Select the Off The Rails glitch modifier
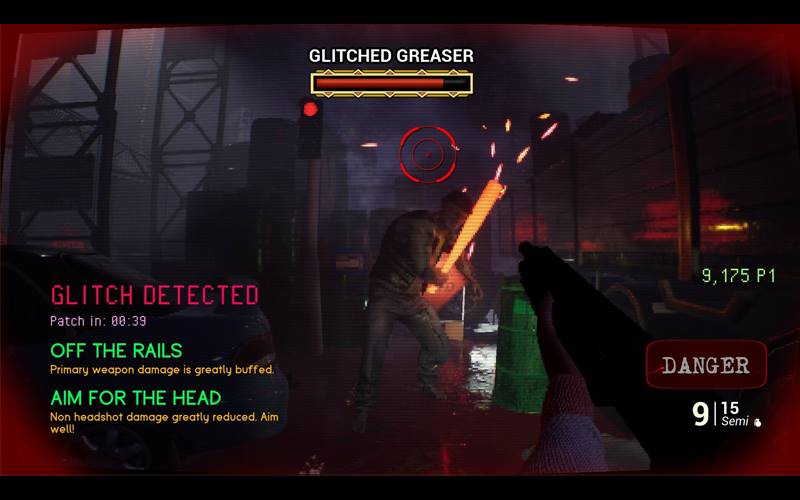 [x=116, y=350]
